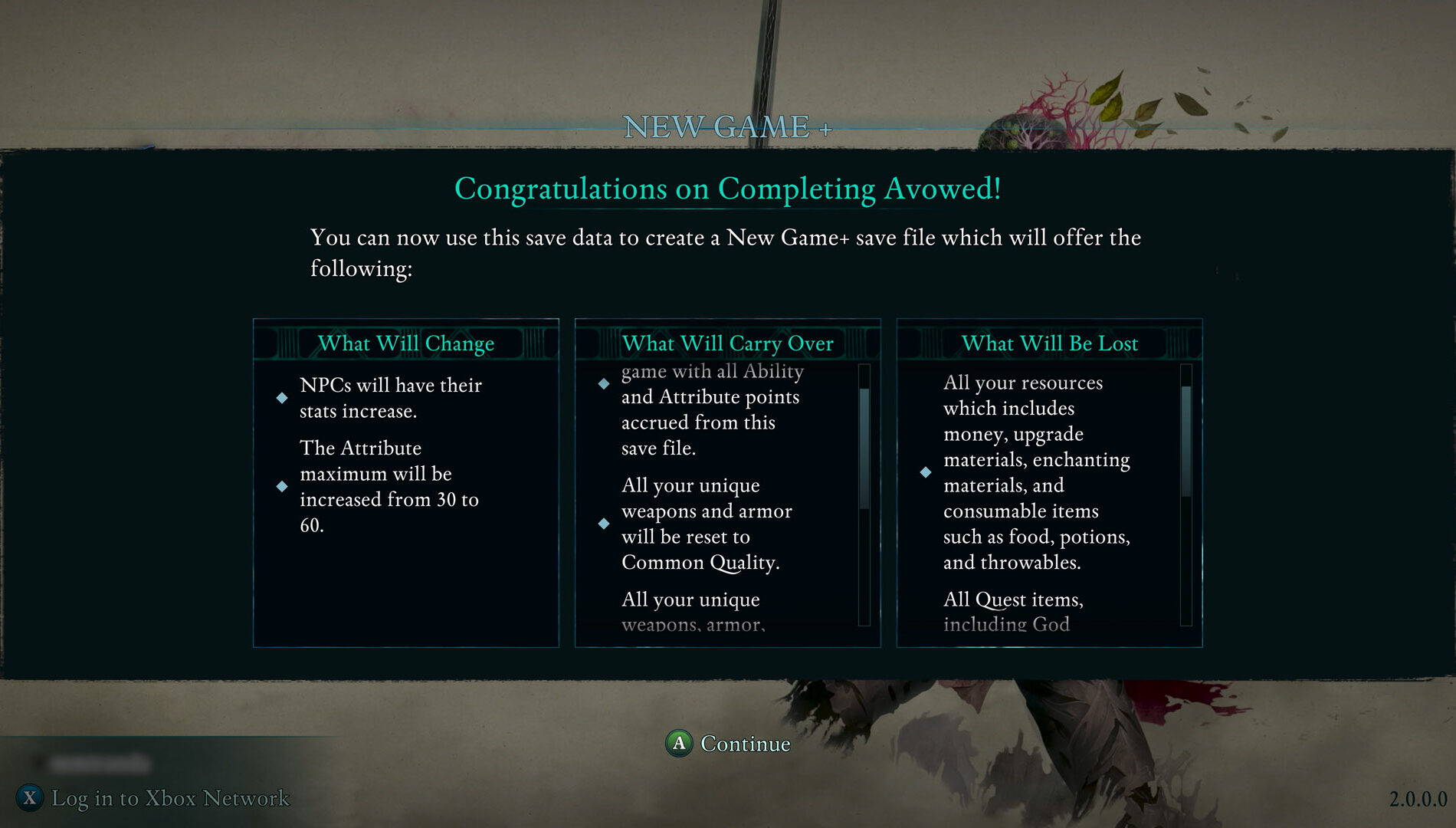Select the What Will Carry Over panel header
The image size is (1456, 828).
coord(727,343)
